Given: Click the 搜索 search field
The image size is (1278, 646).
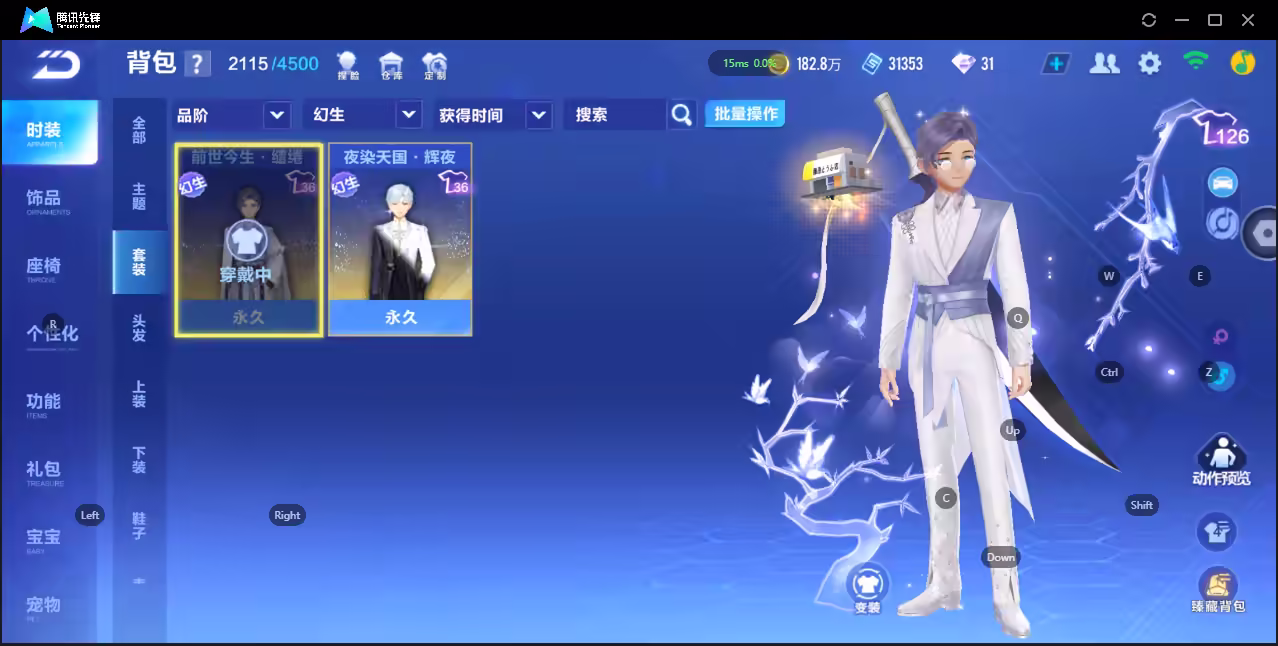Looking at the screenshot, I should point(615,115).
